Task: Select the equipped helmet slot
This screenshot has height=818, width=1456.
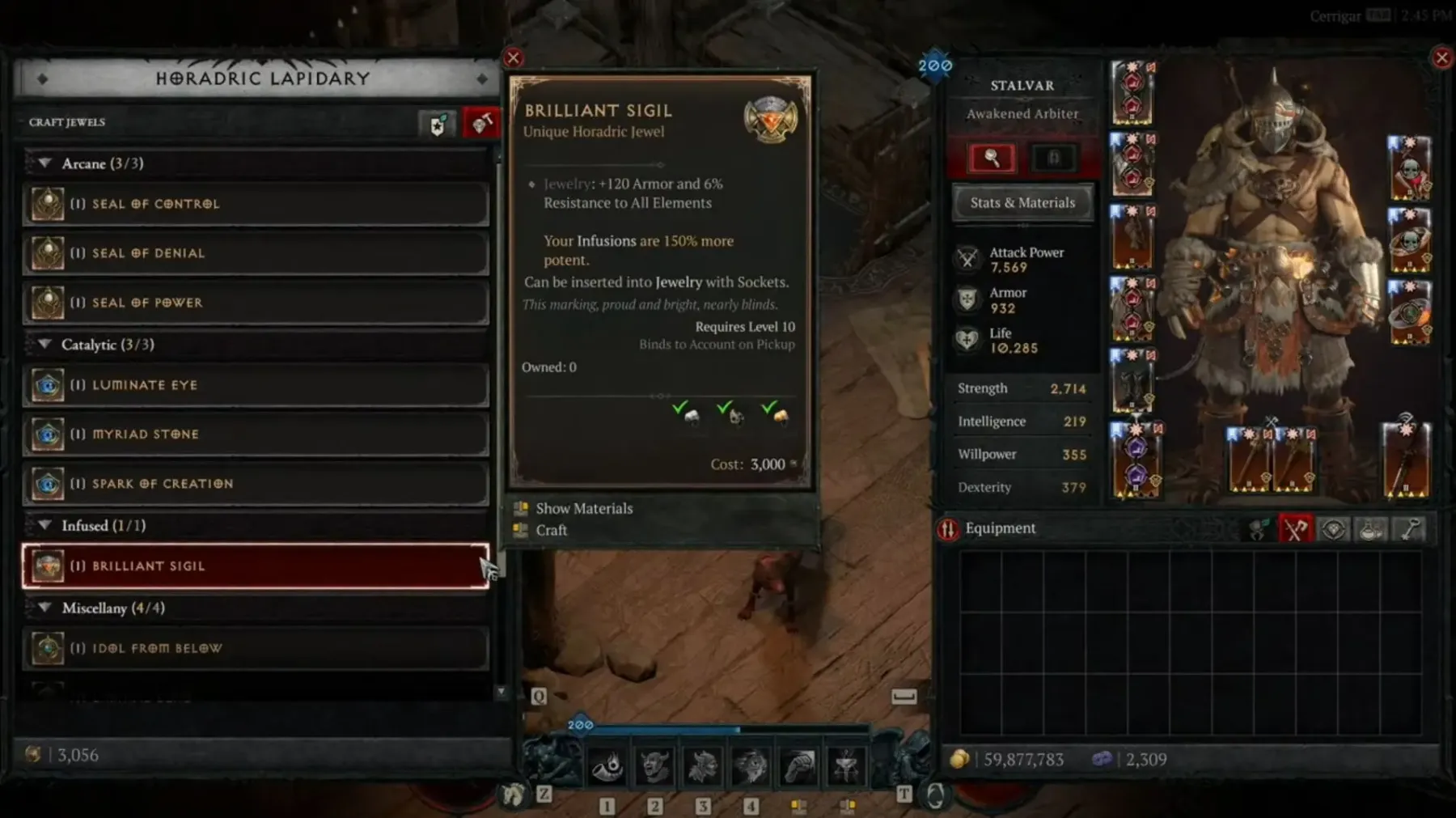Action: pyautogui.click(x=1132, y=91)
